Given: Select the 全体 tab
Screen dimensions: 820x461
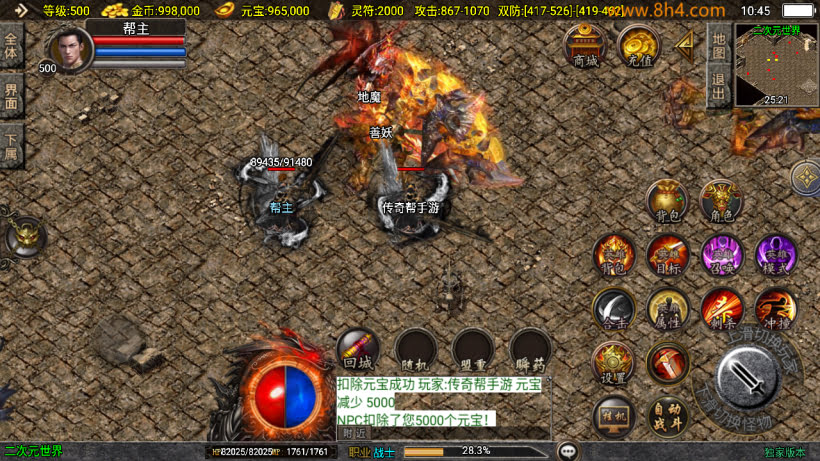Looking at the screenshot, I should pyautogui.click(x=12, y=47).
